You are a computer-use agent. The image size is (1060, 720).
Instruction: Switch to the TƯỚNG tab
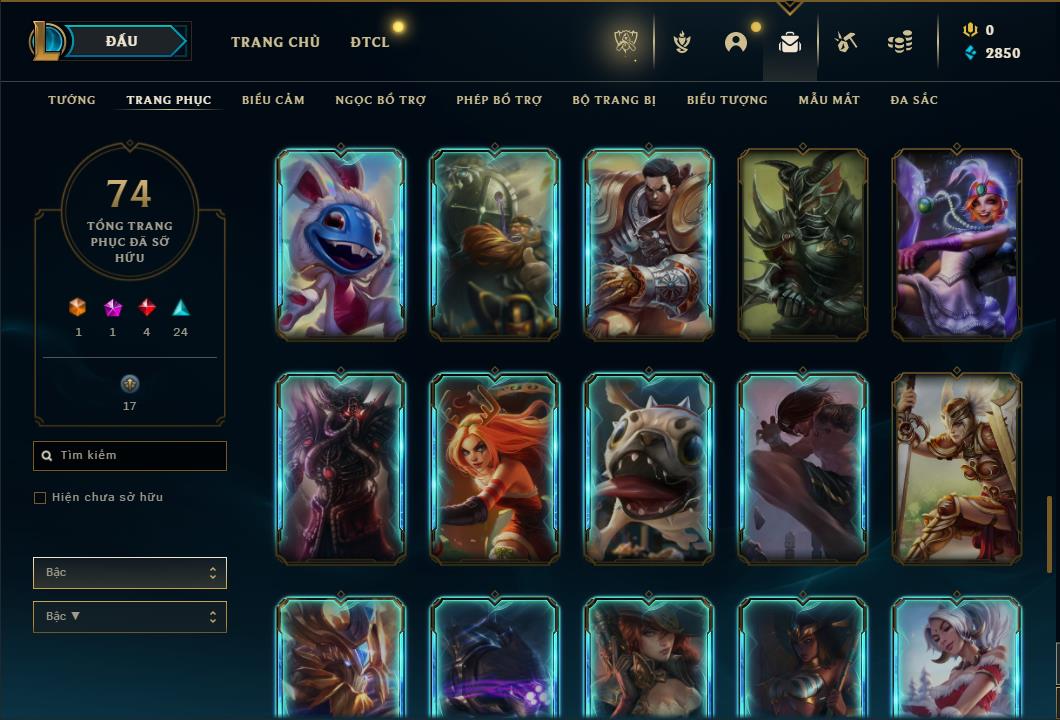(x=72, y=100)
